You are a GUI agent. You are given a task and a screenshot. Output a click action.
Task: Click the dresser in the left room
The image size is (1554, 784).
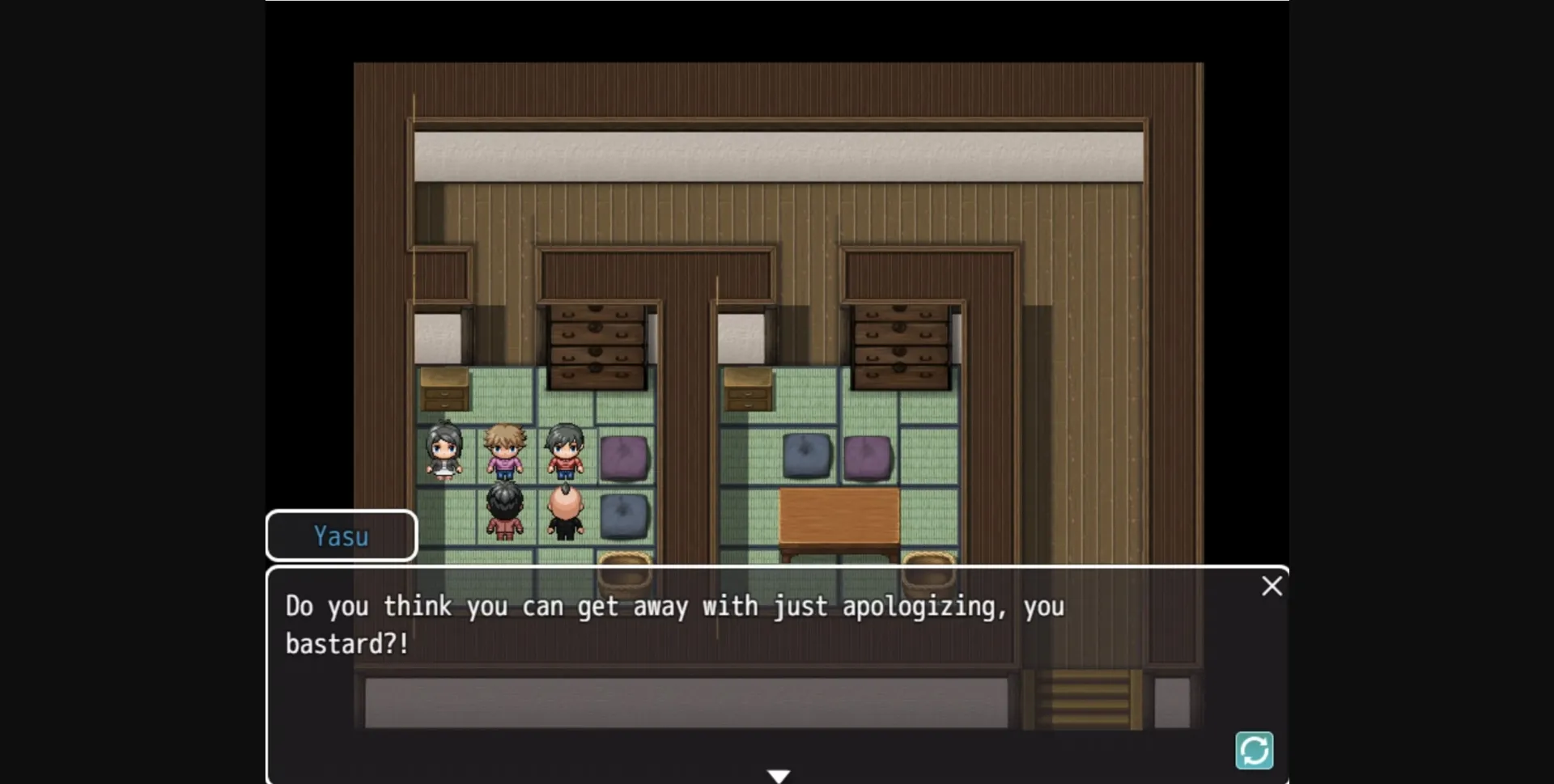(597, 344)
